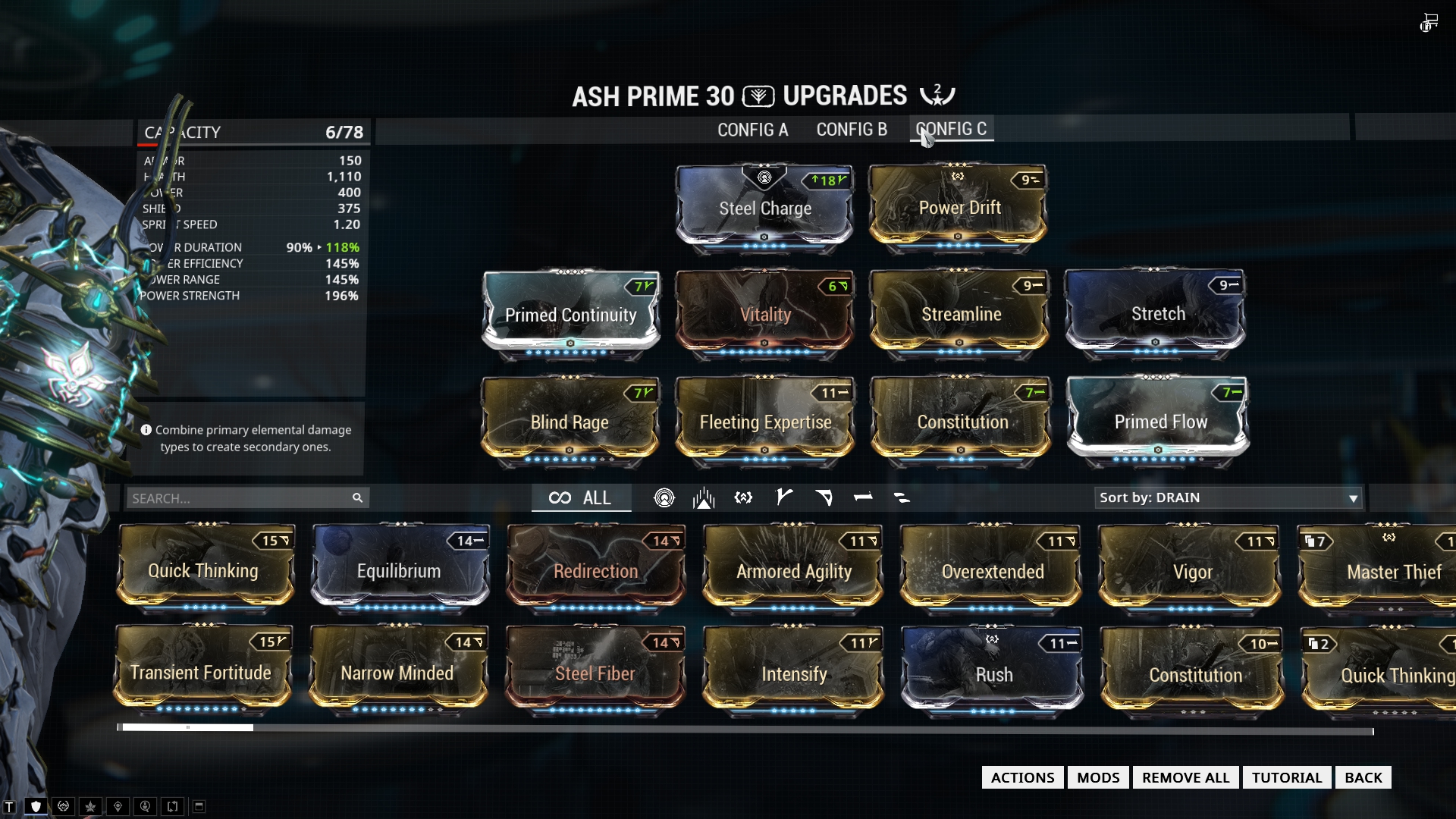
Task: Toggle the ALL mods filter
Action: pos(582,497)
